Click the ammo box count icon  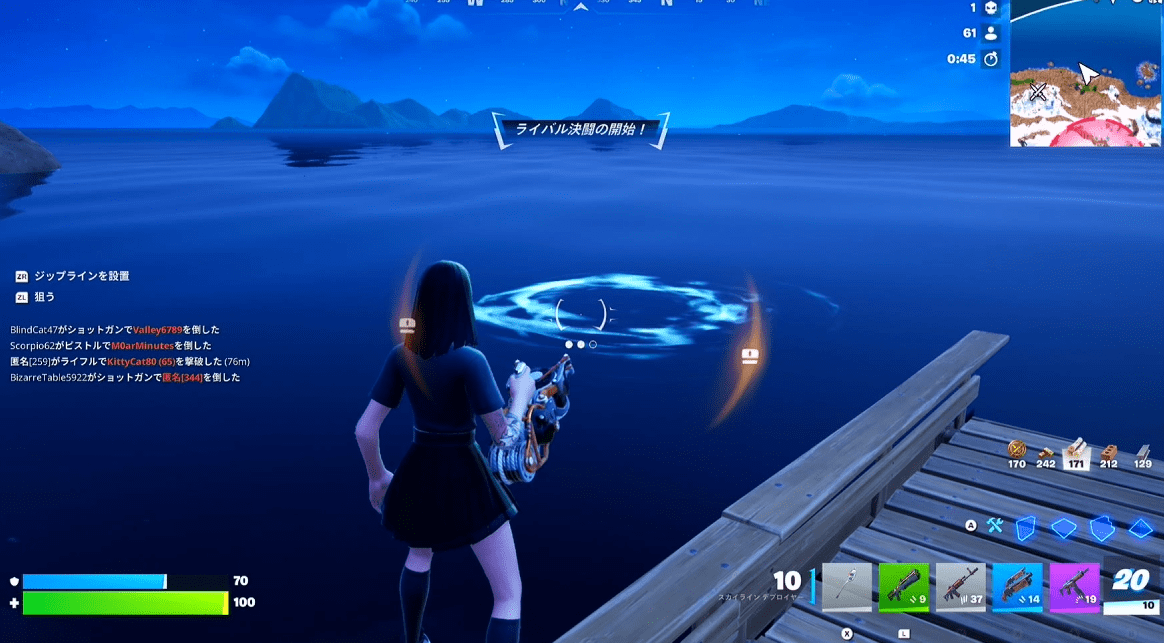click(1047, 451)
